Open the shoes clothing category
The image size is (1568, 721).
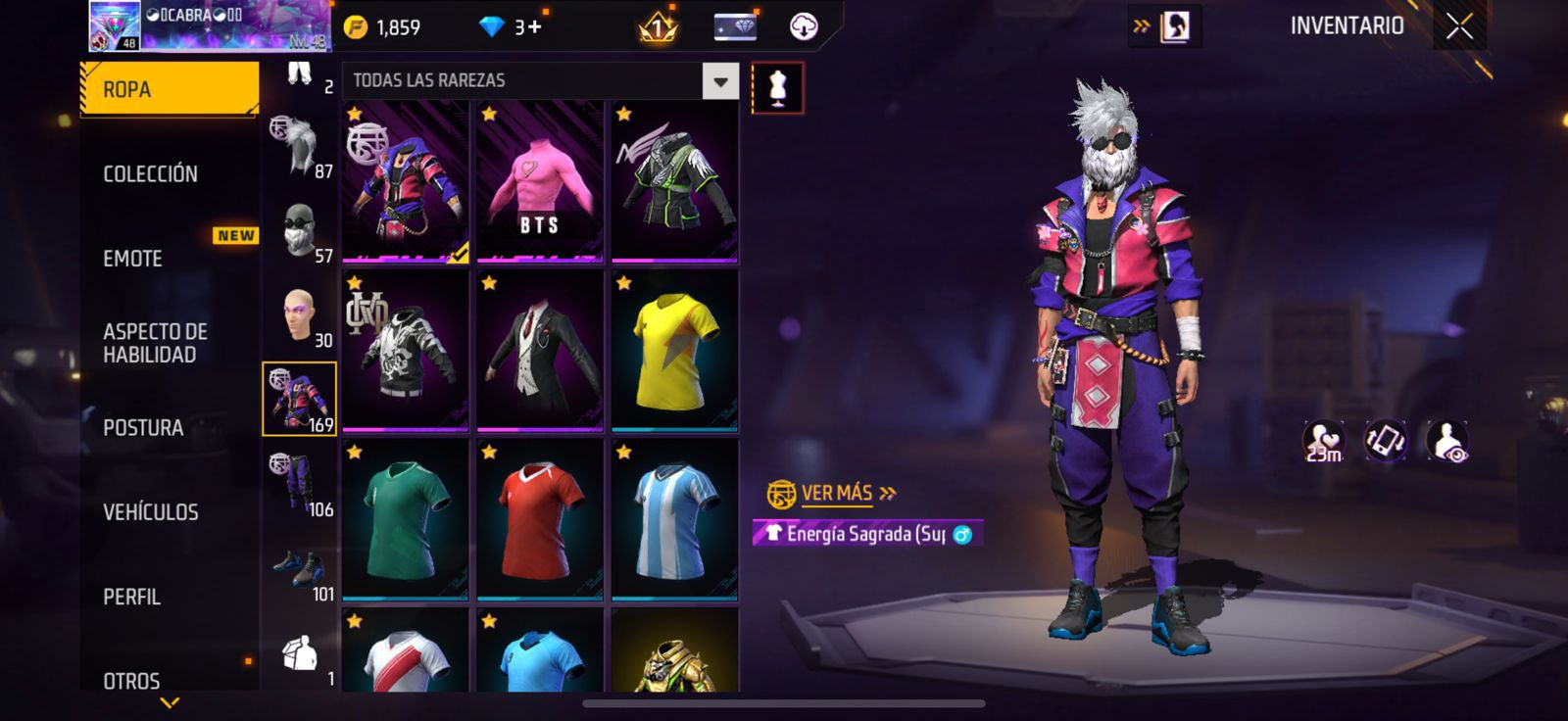pyautogui.click(x=300, y=572)
